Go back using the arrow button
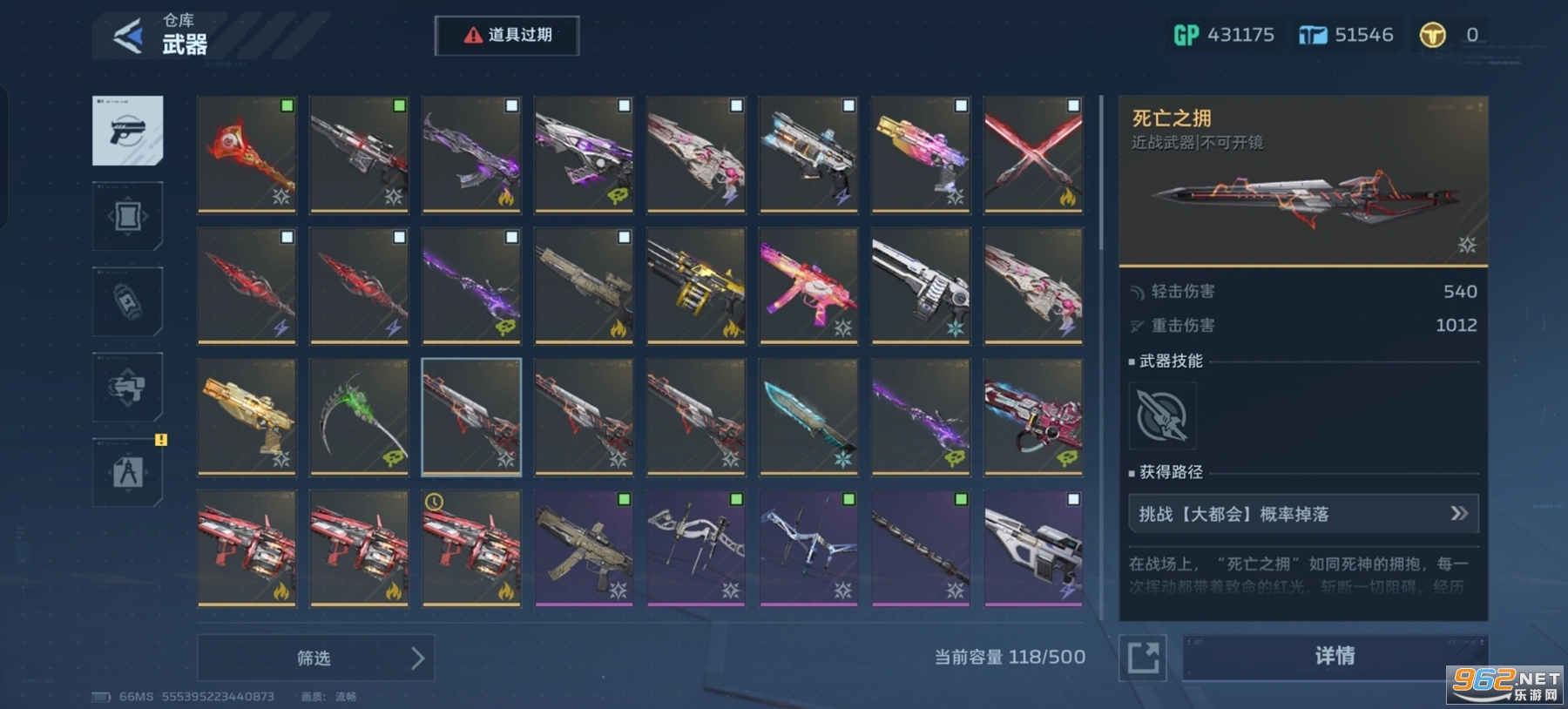1568x709 pixels. click(127, 37)
